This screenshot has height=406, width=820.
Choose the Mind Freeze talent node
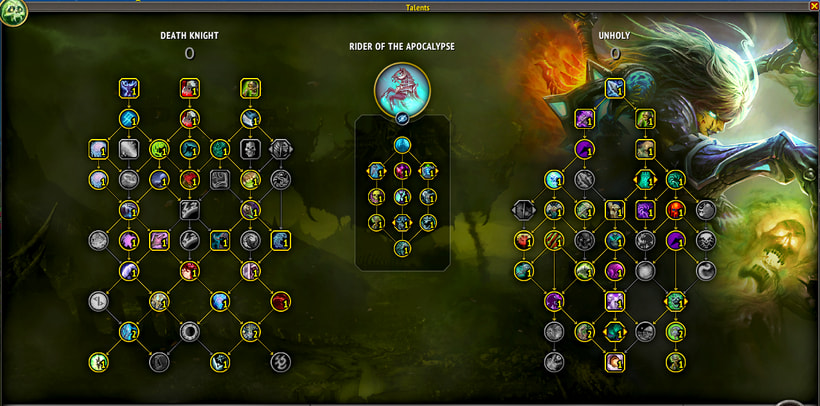(x=129, y=89)
